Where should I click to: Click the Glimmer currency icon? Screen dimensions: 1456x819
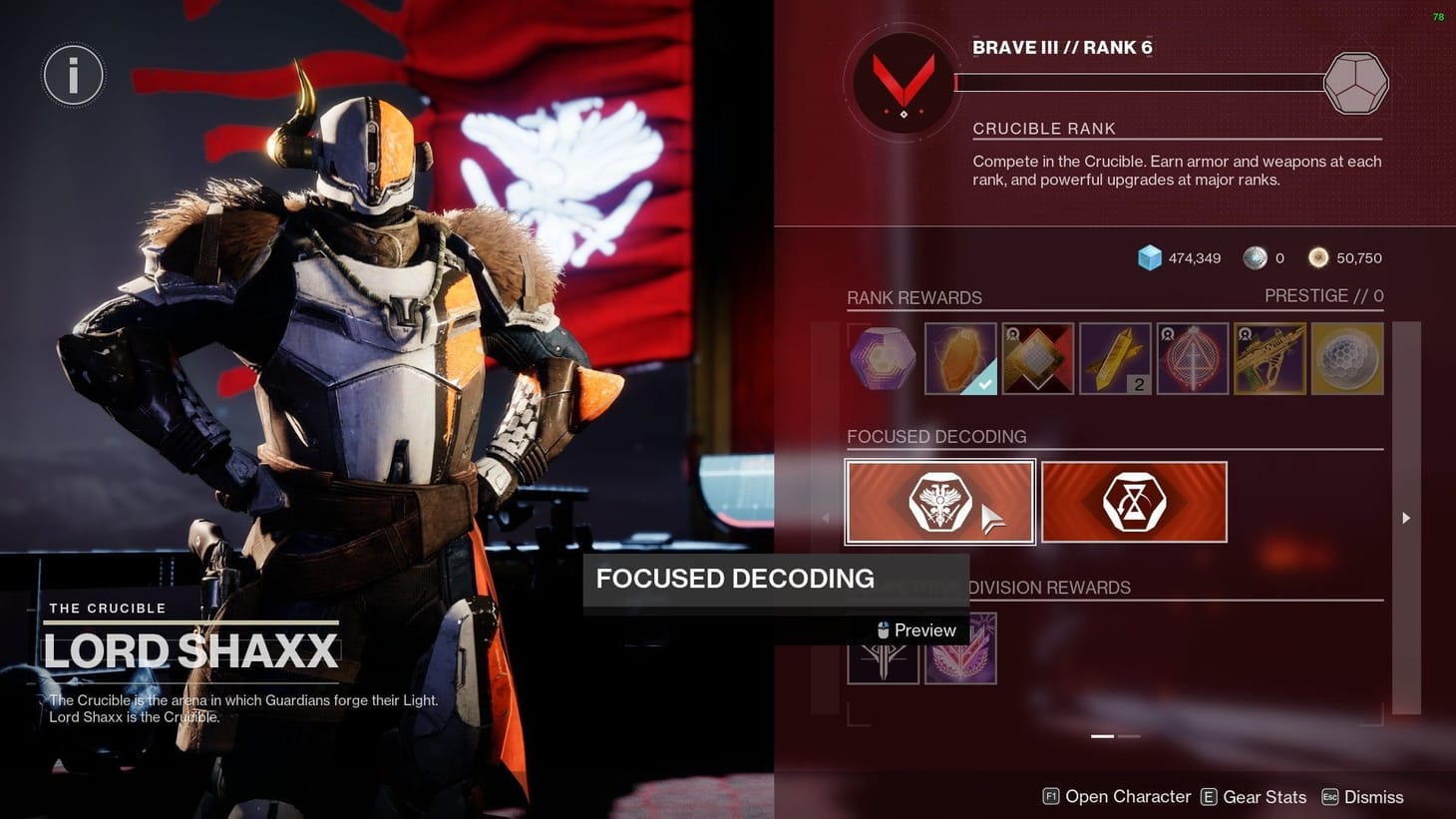pyautogui.click(x=1152, y=257)
